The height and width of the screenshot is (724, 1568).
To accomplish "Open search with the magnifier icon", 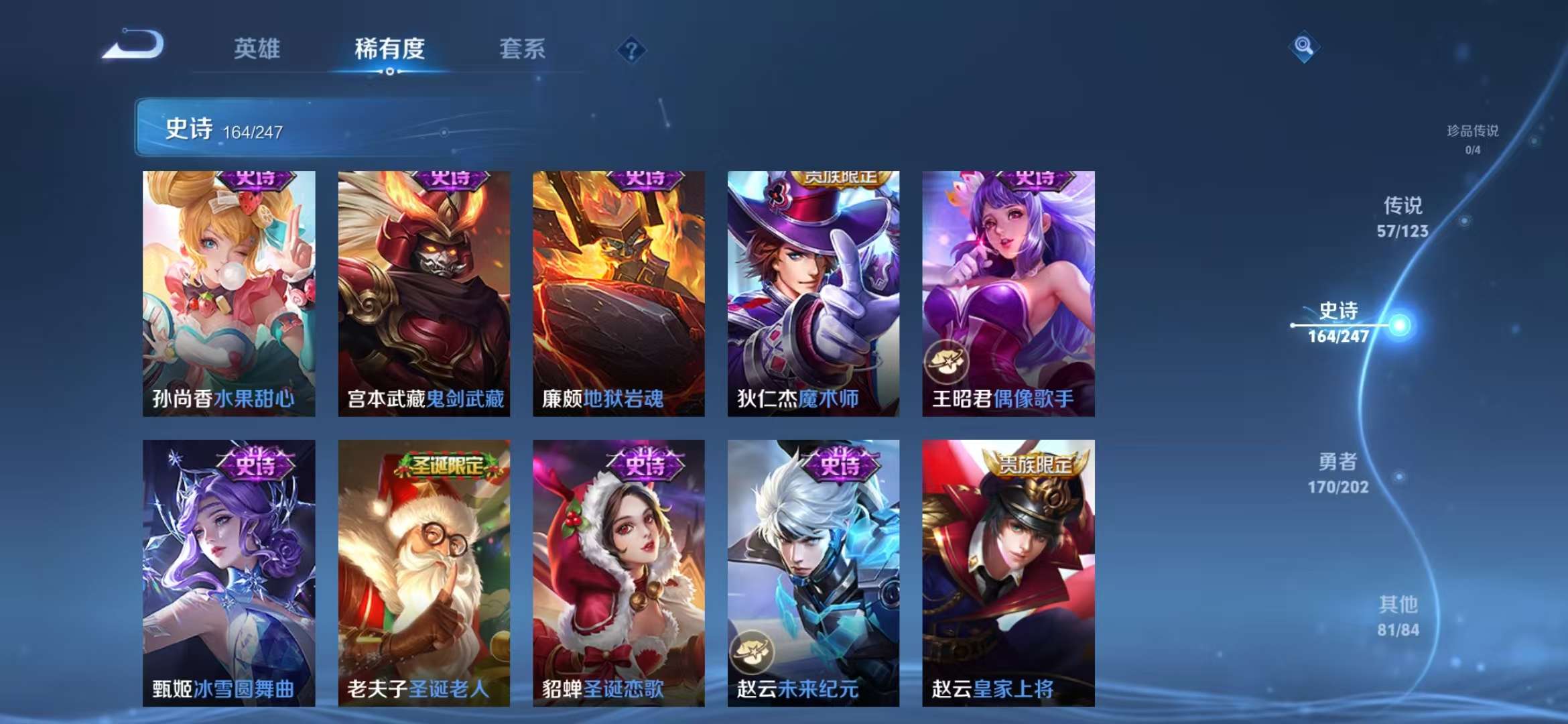I will (1303, 47).
